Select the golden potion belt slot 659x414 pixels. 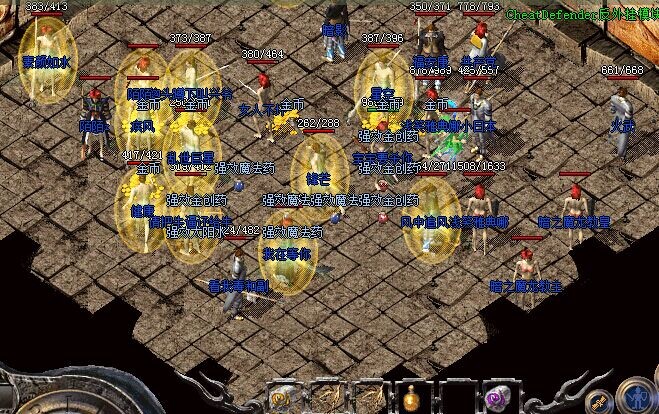[x=412, y=396]
